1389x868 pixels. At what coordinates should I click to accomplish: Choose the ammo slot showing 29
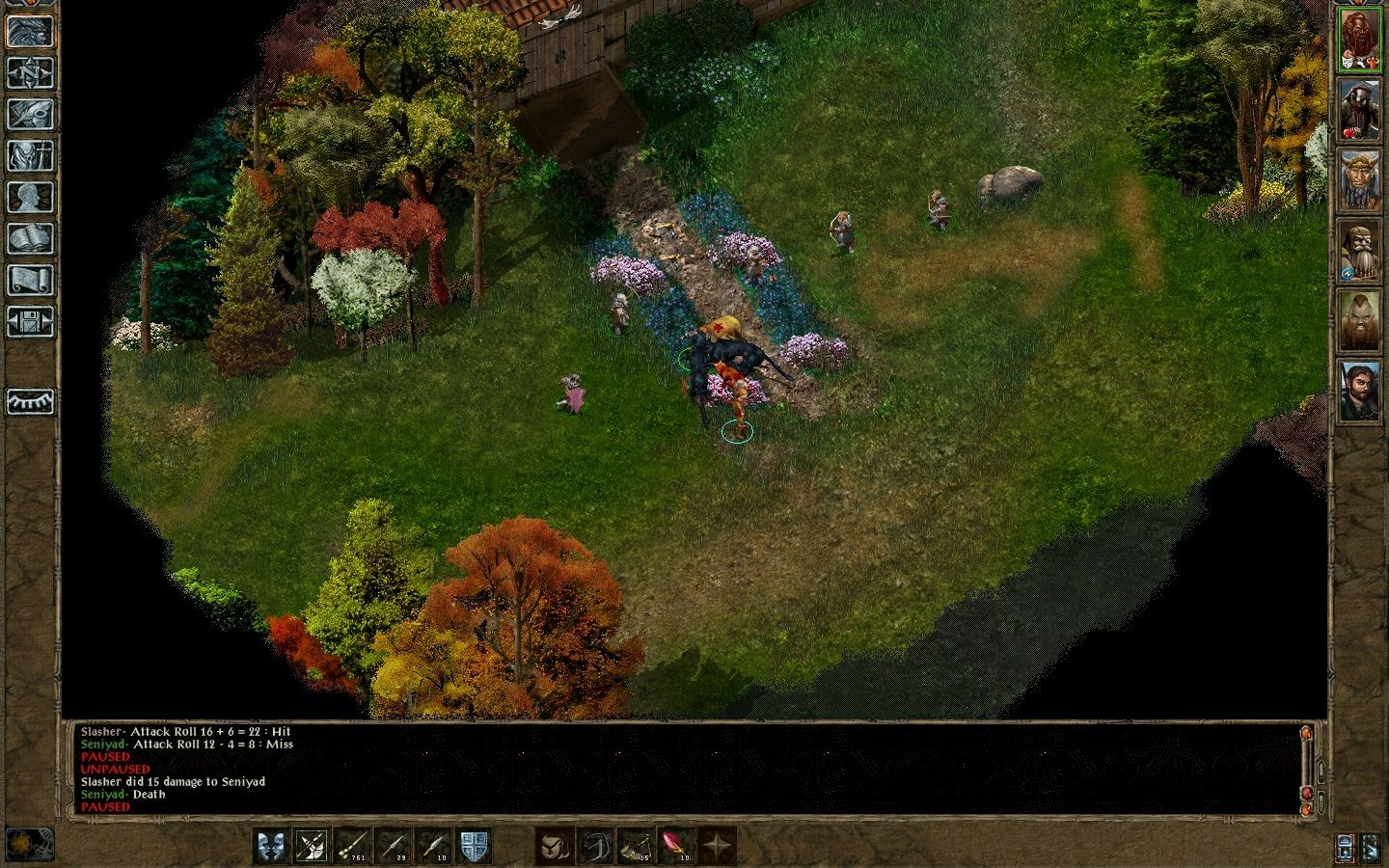click(393, 846)
